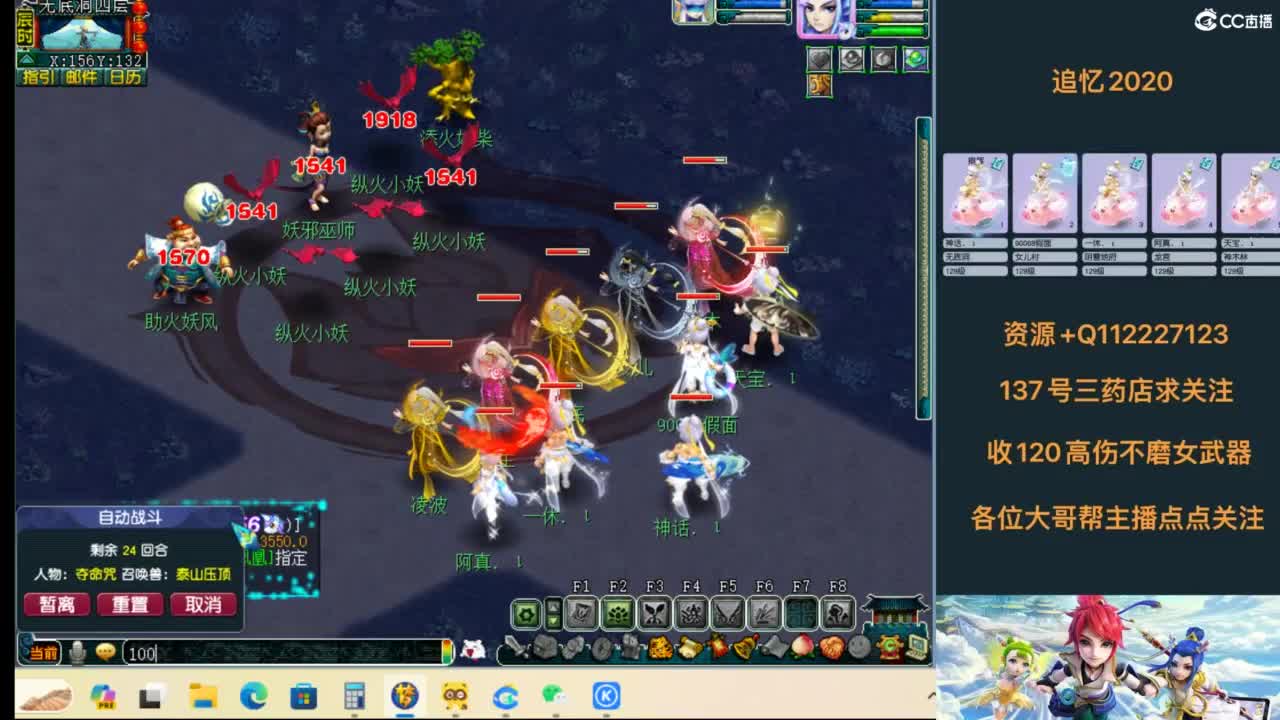Open the 日历 calendar panel
Viewport: 1280px width, 720px height.
[122, 76]
